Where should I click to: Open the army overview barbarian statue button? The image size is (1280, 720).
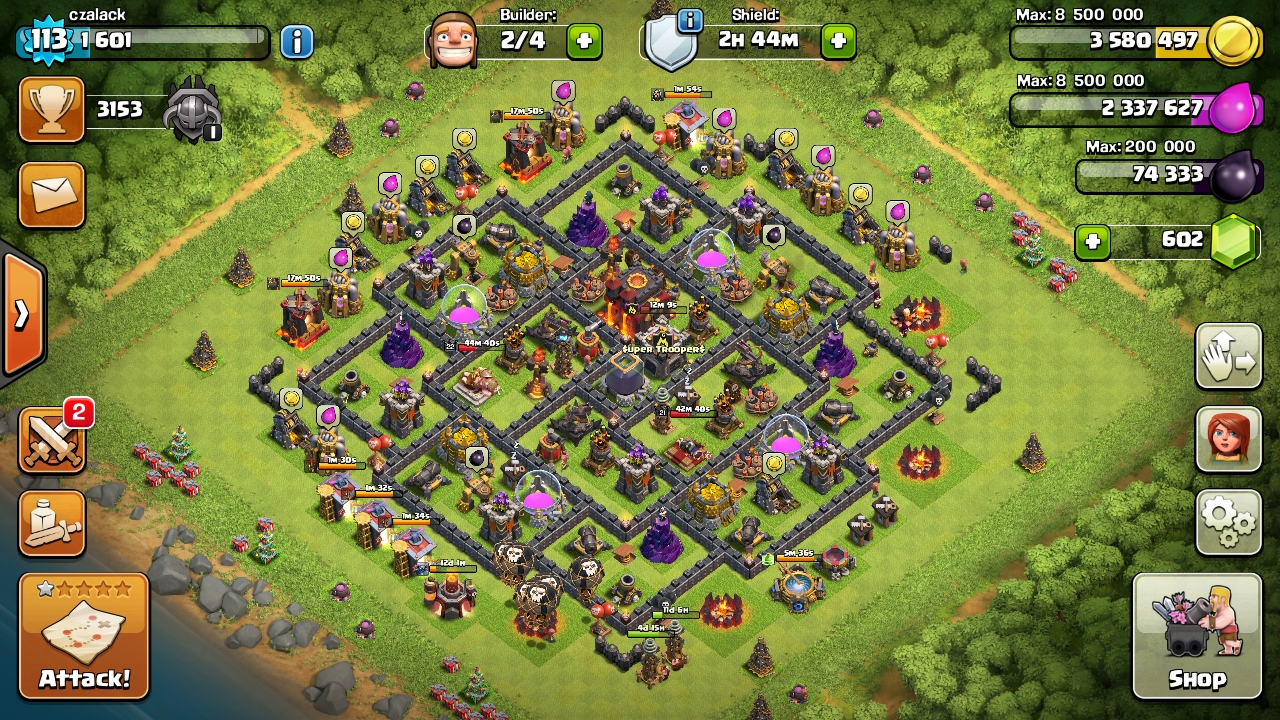52,523
